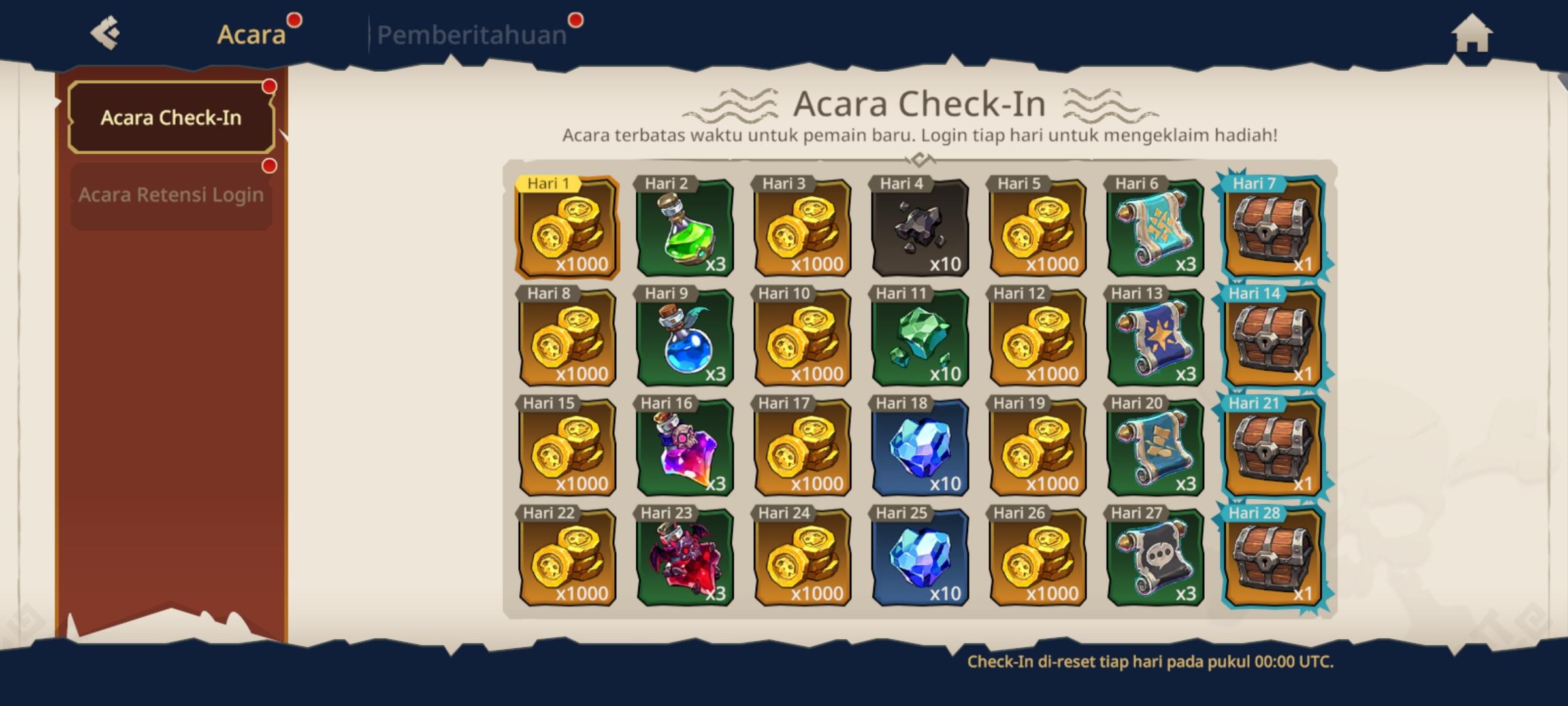Switch to the Pemberitahuan tab
This screenshot has height=706, width=1568.
click(472, 36)
